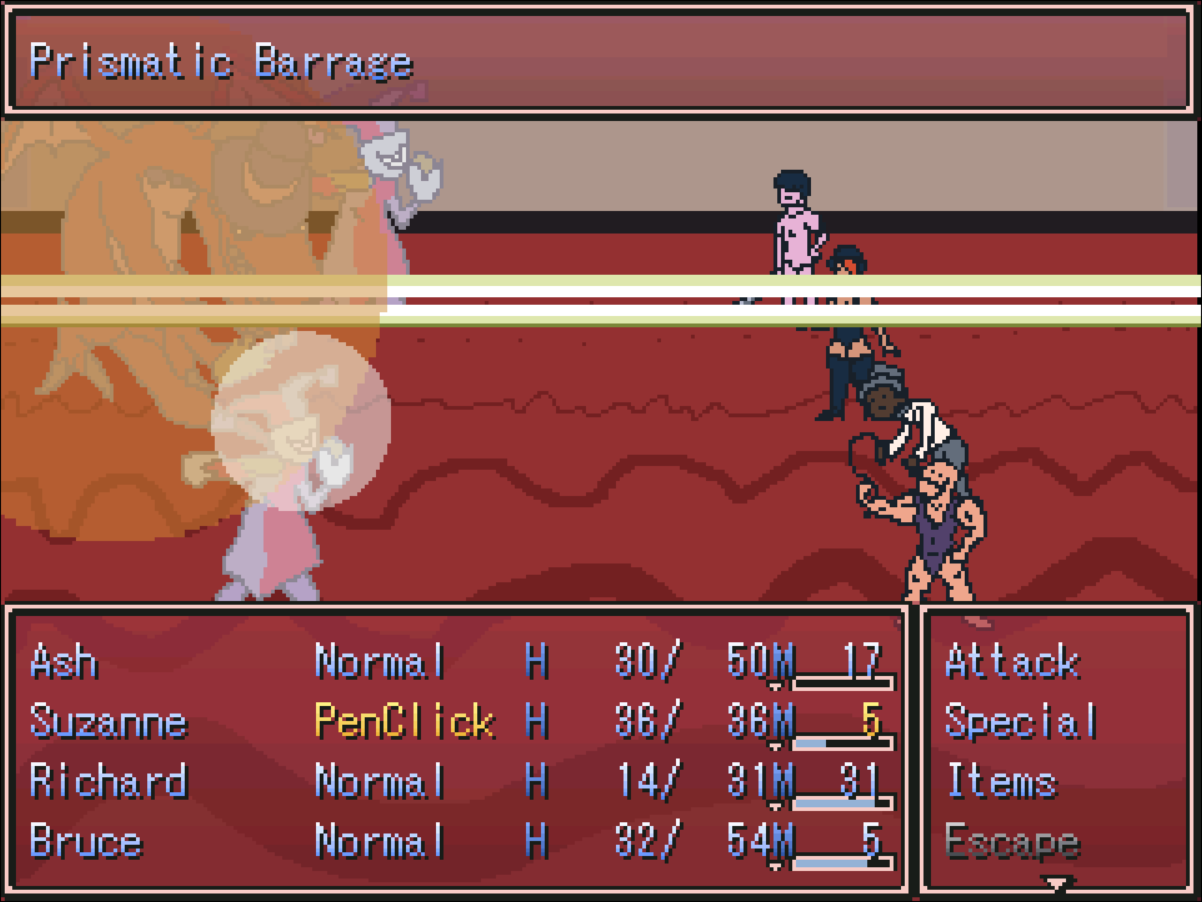
Task: Open the Special command menu
Action: click(x=1020, y=722)
